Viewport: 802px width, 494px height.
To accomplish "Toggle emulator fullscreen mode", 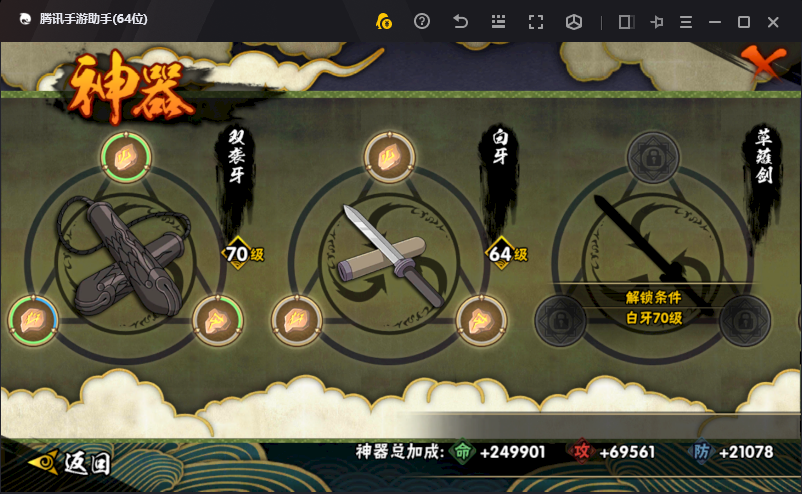I will click(536, 21).
